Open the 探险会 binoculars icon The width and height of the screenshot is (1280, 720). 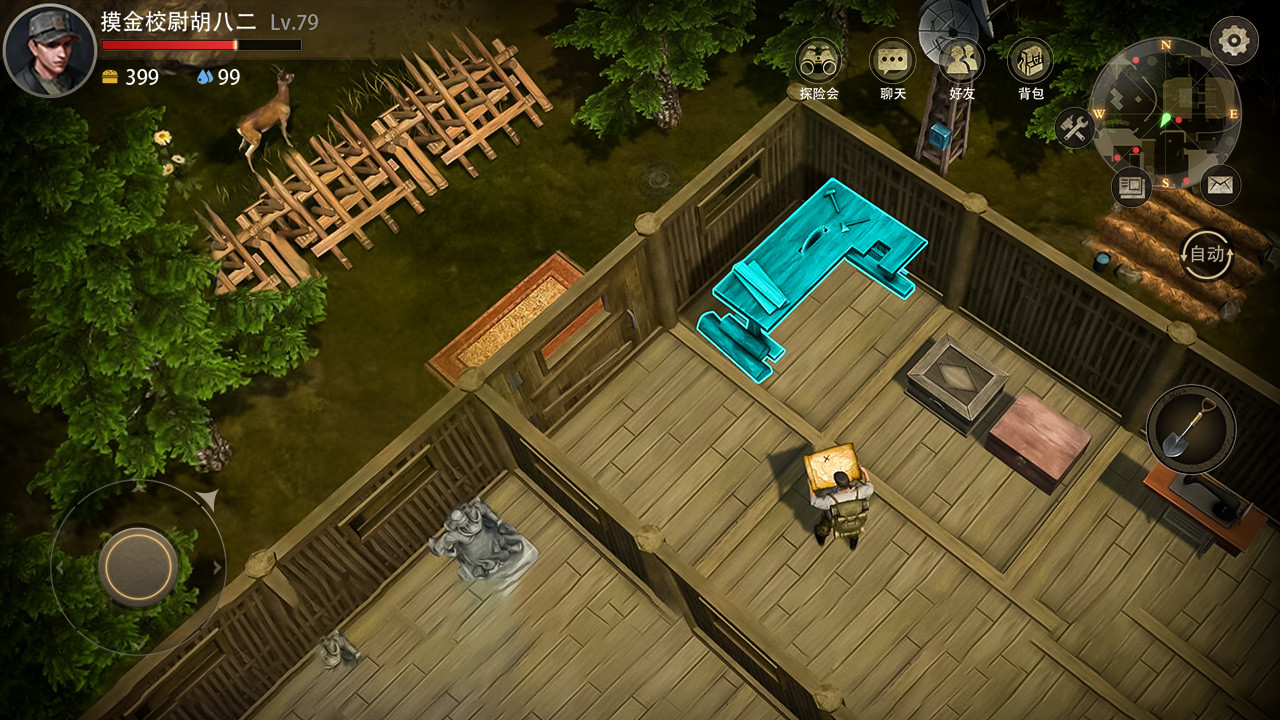click(x=818, y=60)
